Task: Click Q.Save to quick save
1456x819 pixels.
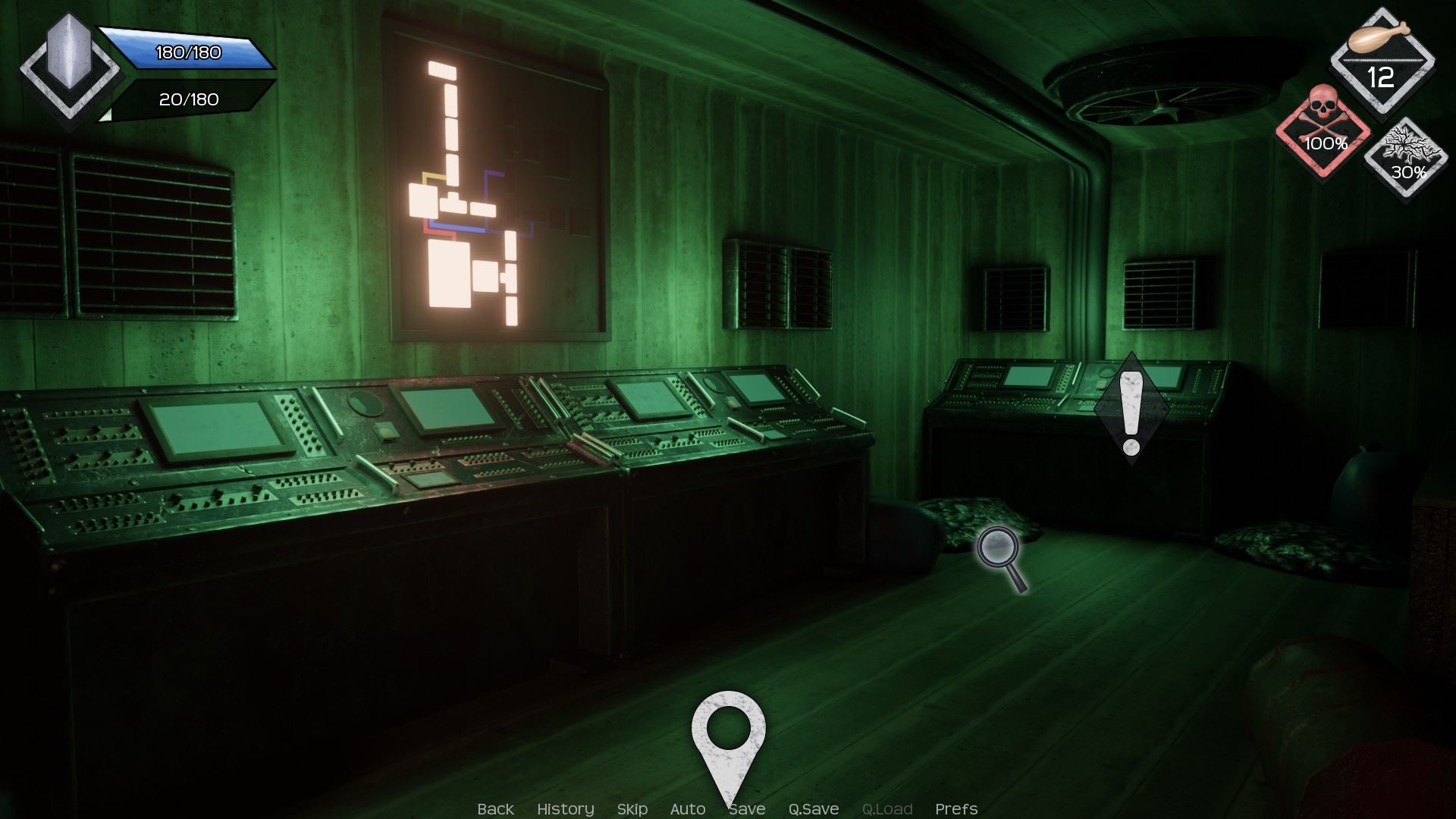Action: [813, 809]
